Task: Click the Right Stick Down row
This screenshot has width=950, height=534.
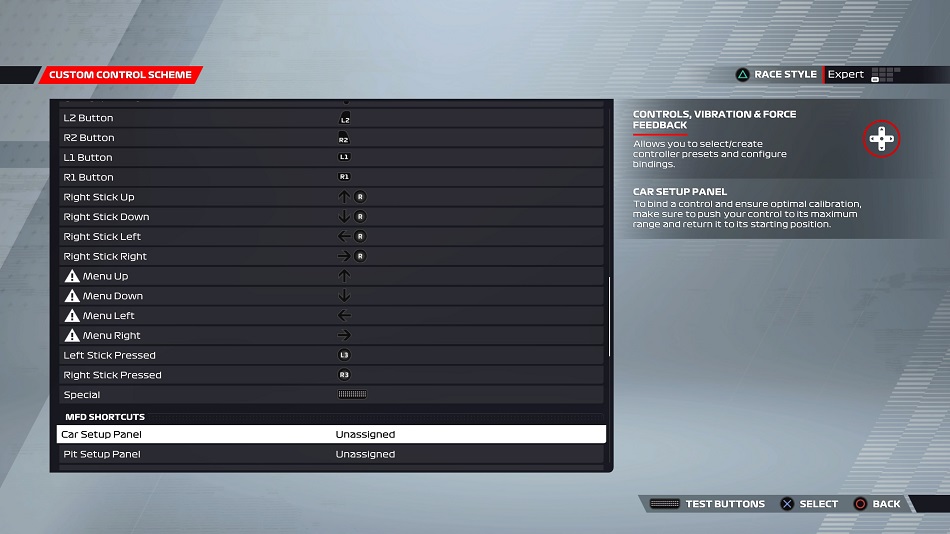Action: [x=331, y=217]
